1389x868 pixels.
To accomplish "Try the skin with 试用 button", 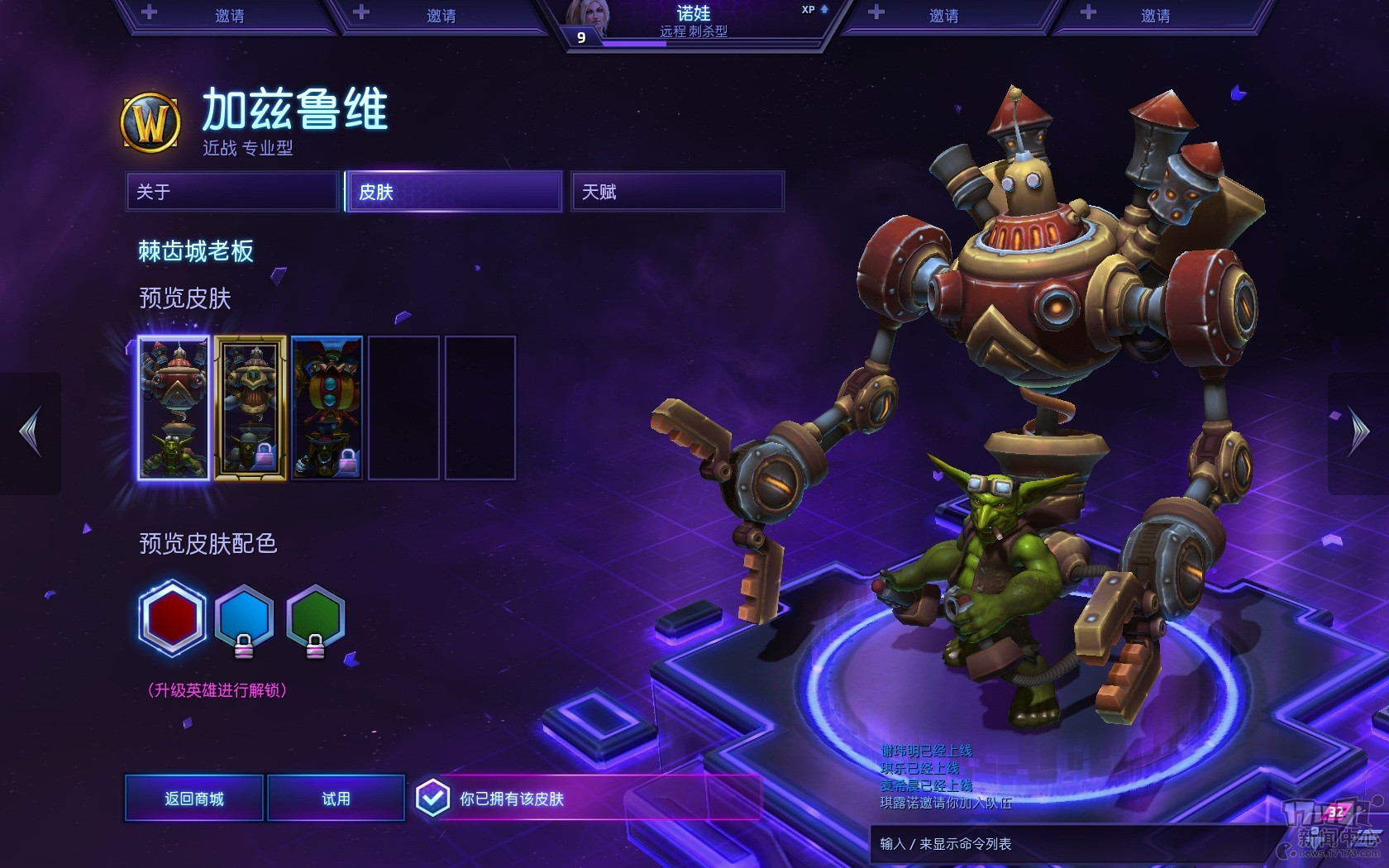I will tap(336, 799).
